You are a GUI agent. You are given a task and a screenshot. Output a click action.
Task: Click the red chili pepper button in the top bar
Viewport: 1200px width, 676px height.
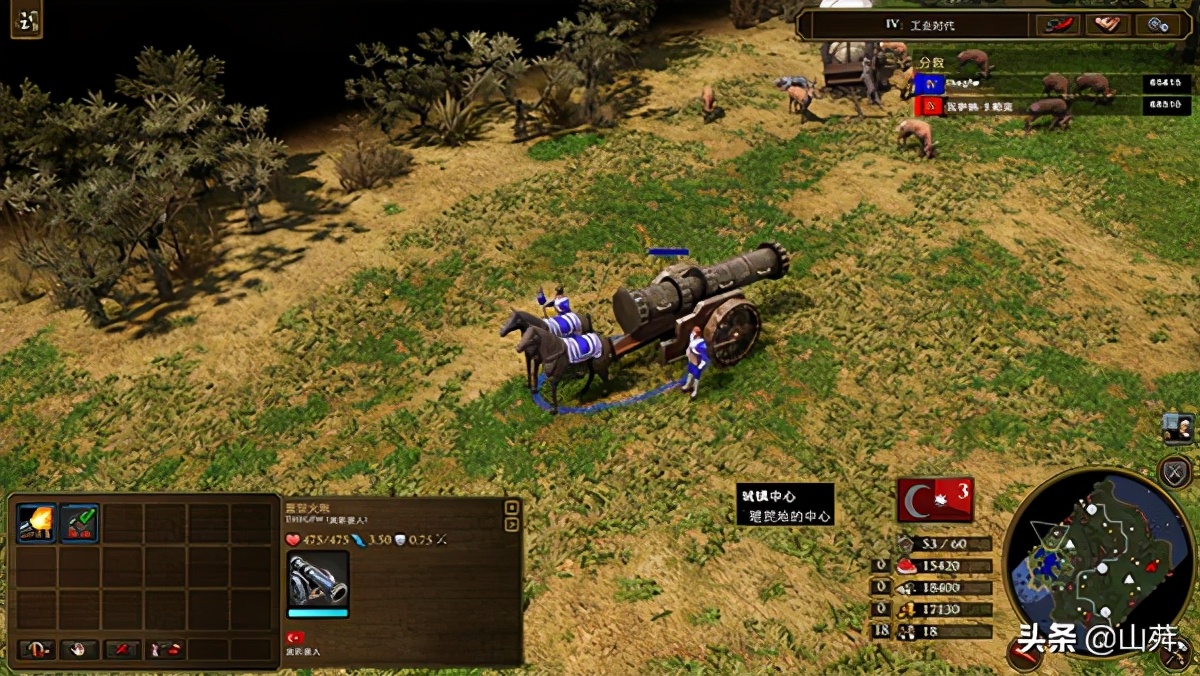pos(1058,25)
